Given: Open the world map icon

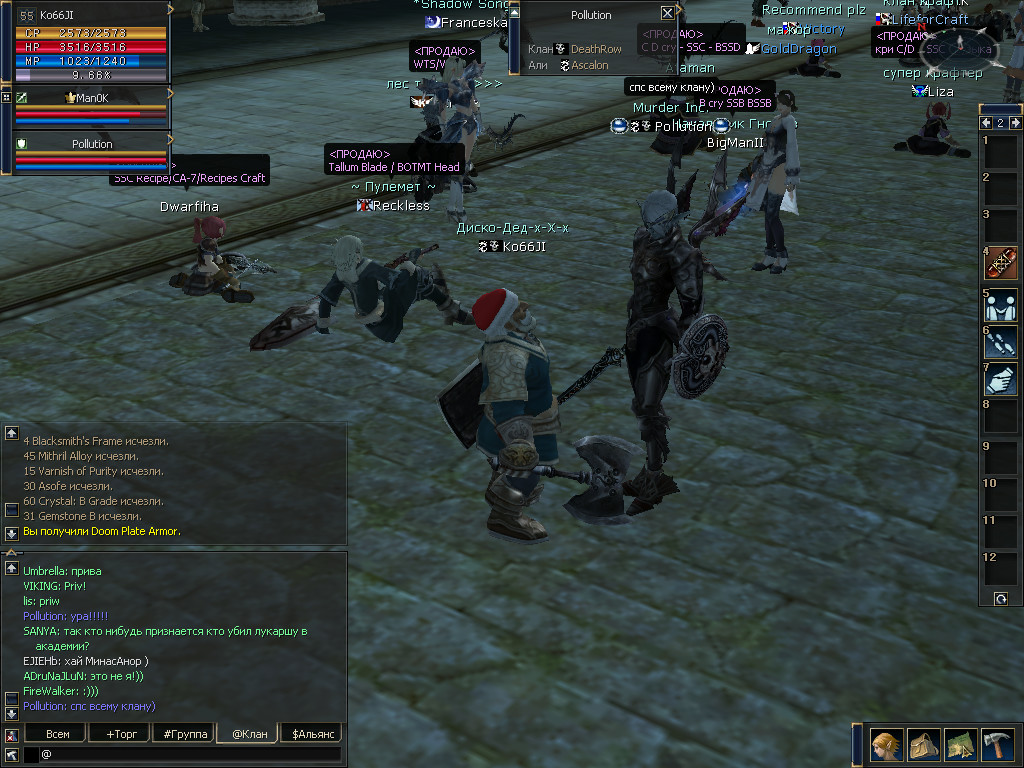Looking at the screenshot, I should coord(960,745).
